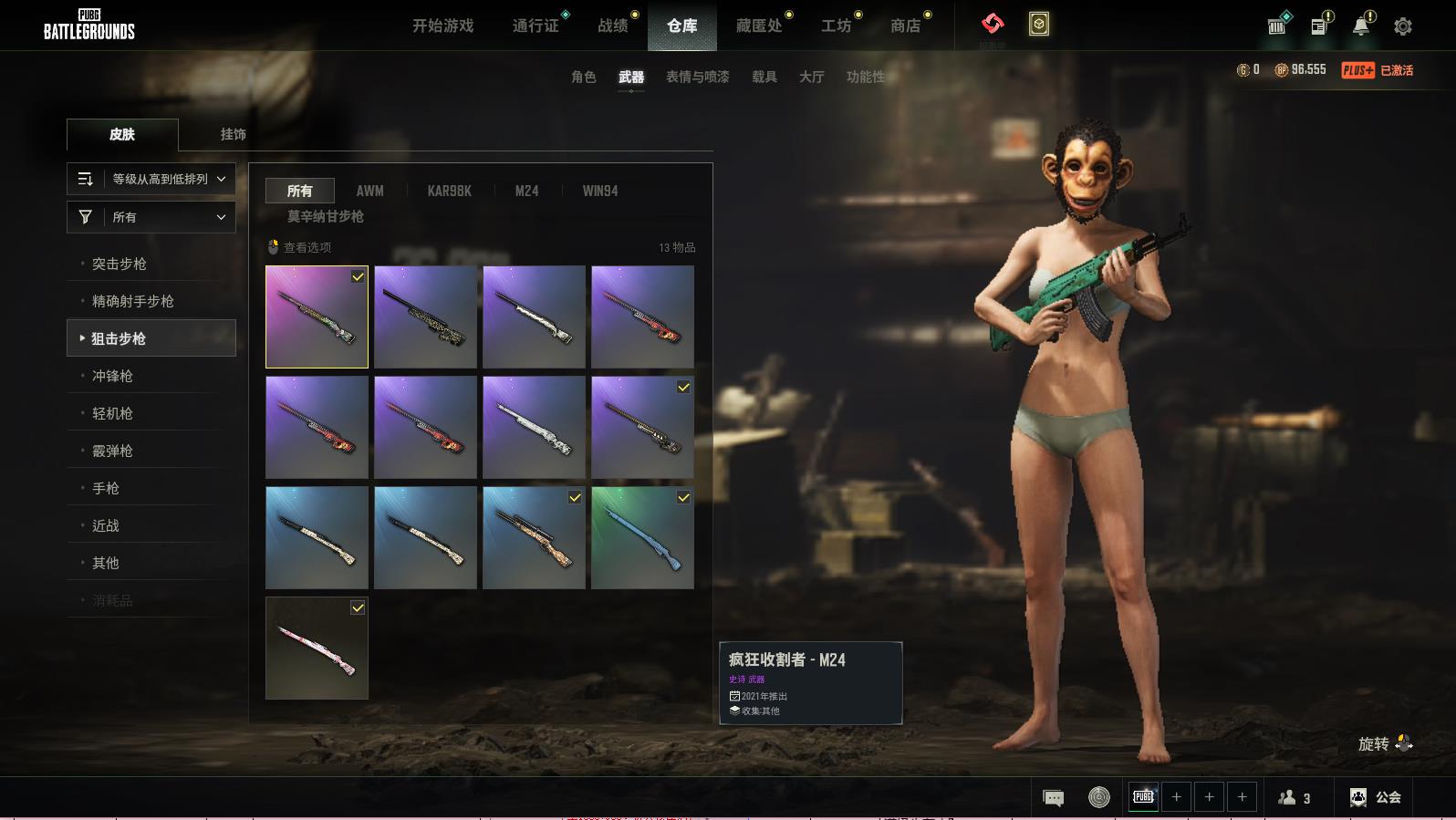Switch to the 载具 vehicle sub-tab

click(764, 77)
